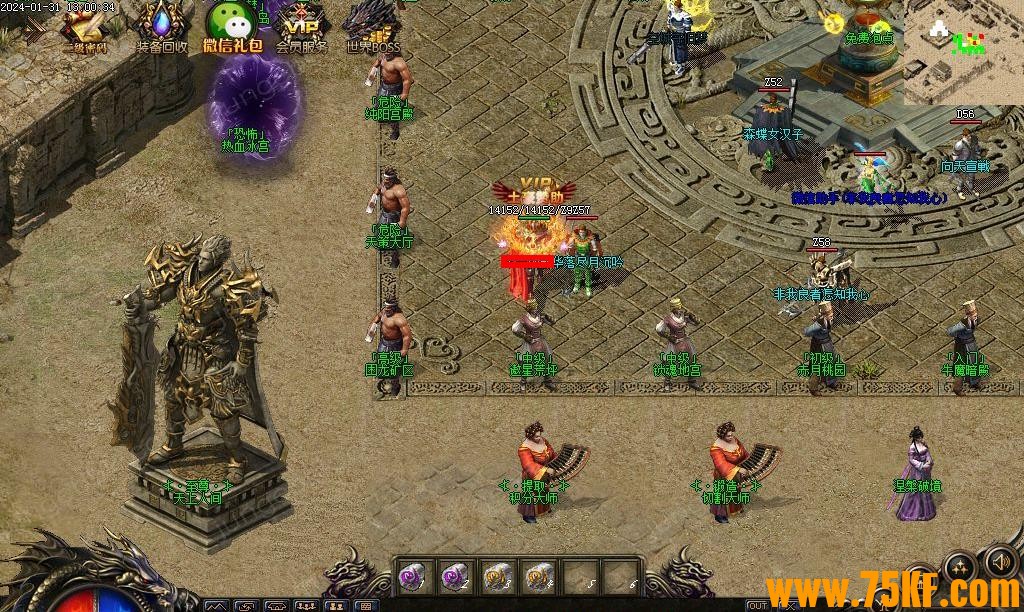This screenshot has width=1024, height=612.
Task: Open 装备回收 equipment recycling
Action: 161,27
